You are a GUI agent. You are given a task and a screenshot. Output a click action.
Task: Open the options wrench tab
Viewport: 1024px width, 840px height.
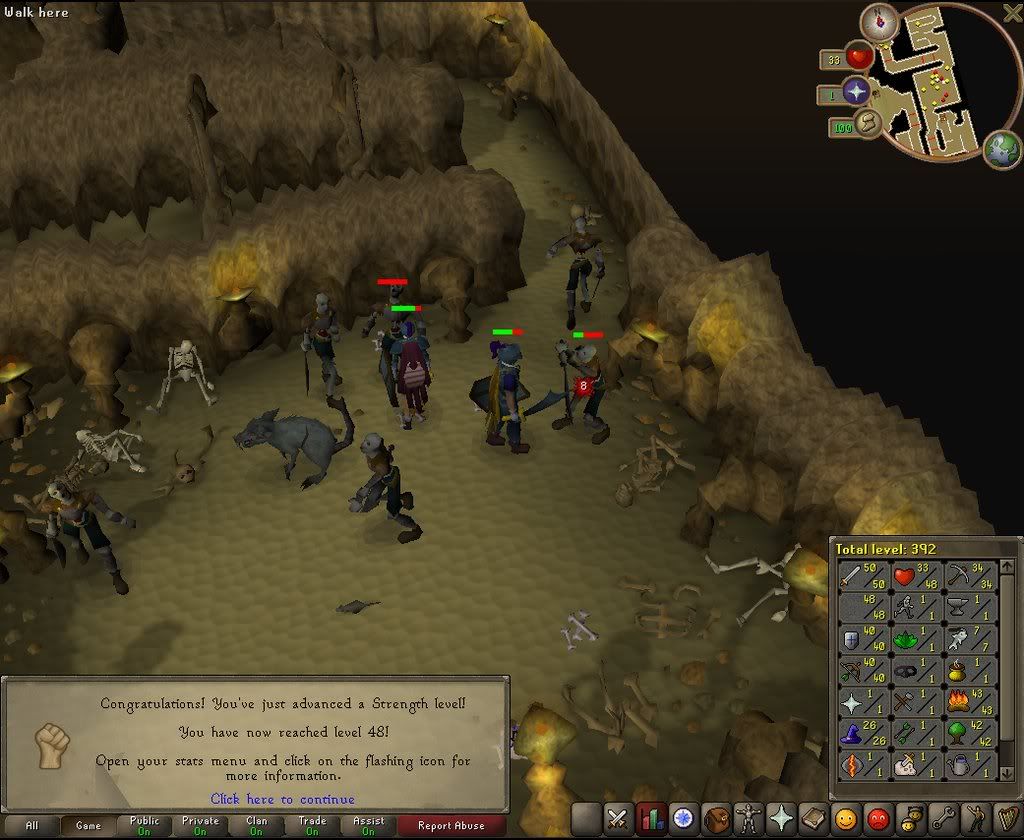[941, 818]
